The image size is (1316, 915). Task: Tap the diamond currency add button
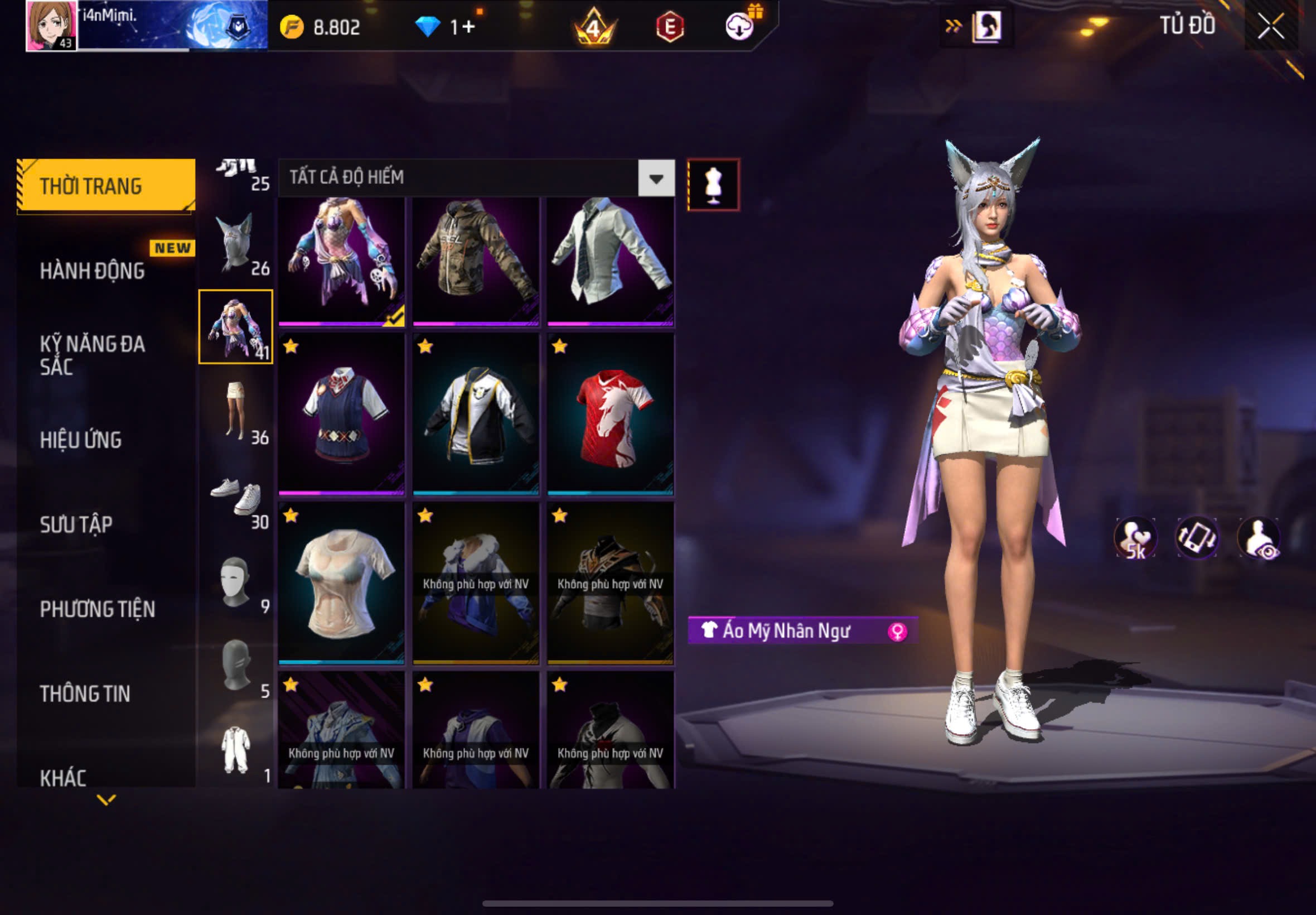click(x=468, y=26)
